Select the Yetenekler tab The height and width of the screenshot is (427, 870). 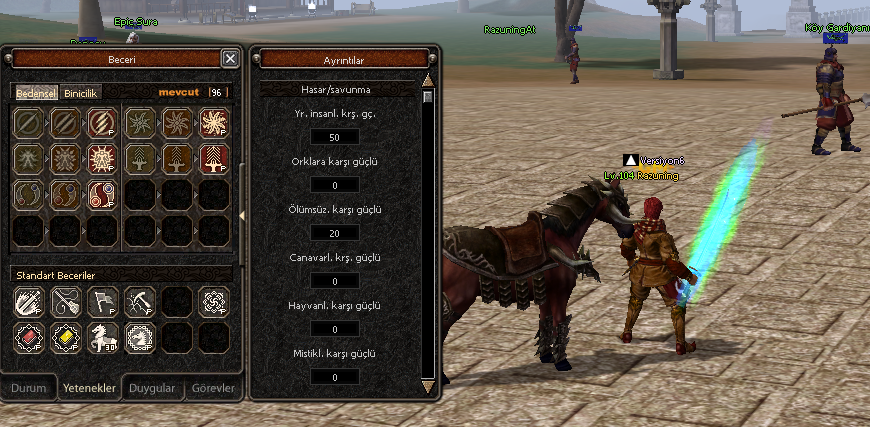[x=89, y=388]
